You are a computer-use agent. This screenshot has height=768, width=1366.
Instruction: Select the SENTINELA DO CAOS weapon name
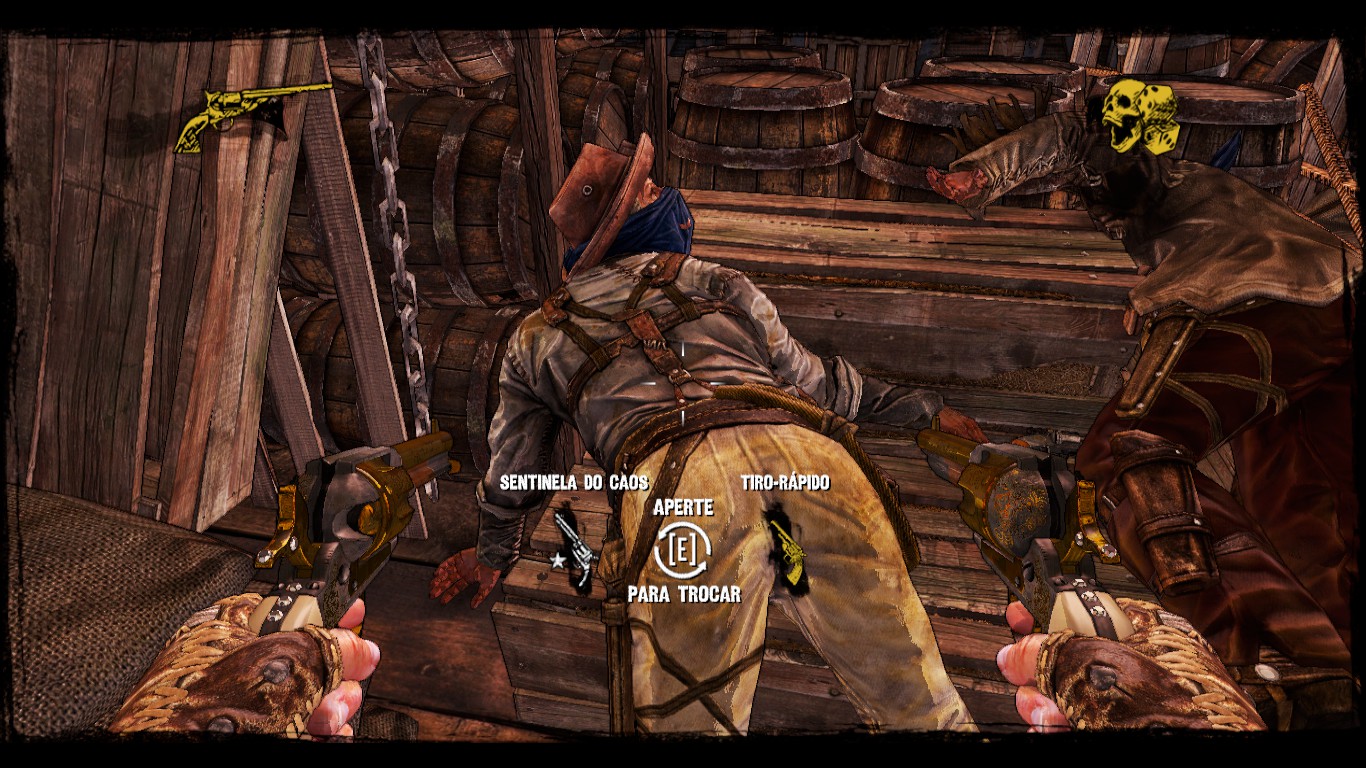tap(576, 482)
